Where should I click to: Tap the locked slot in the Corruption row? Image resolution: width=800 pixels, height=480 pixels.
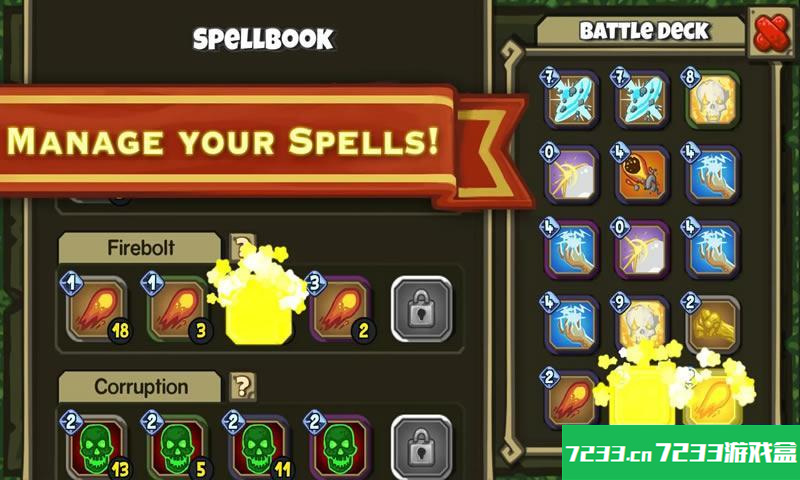pyautogui.click(x=421, y=448)
